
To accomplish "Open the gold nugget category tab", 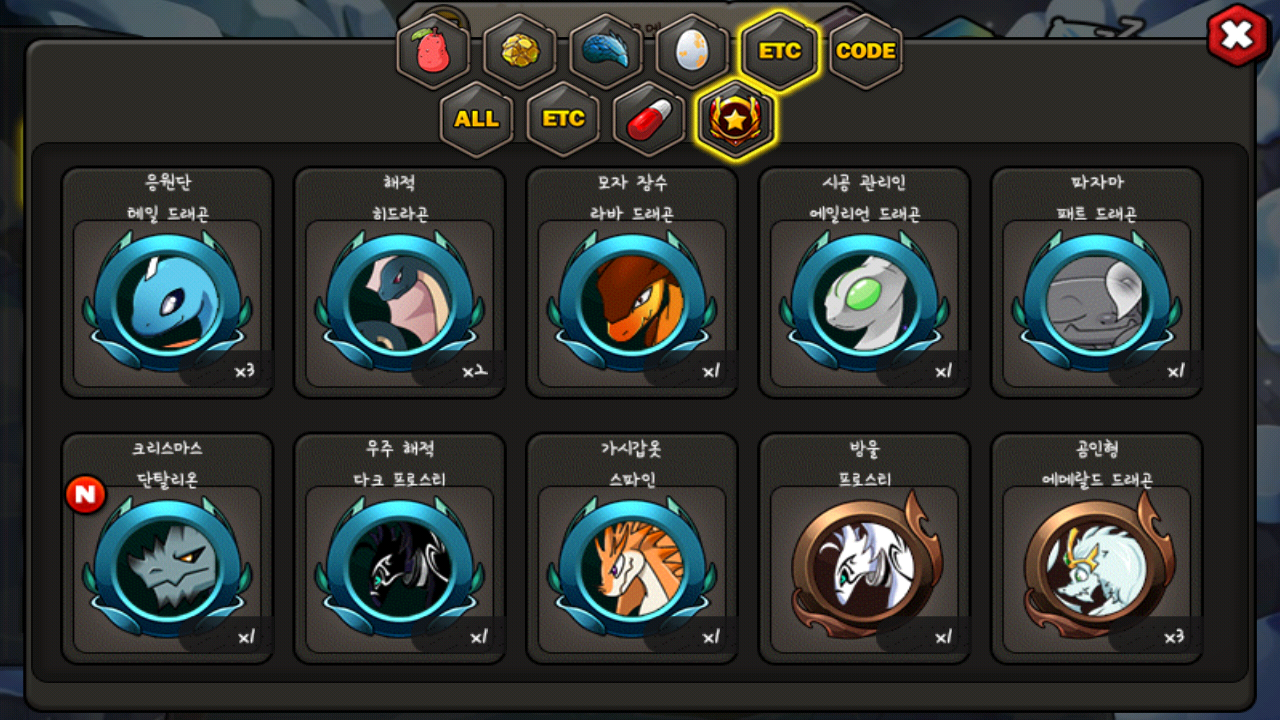I will pos(520,52).
